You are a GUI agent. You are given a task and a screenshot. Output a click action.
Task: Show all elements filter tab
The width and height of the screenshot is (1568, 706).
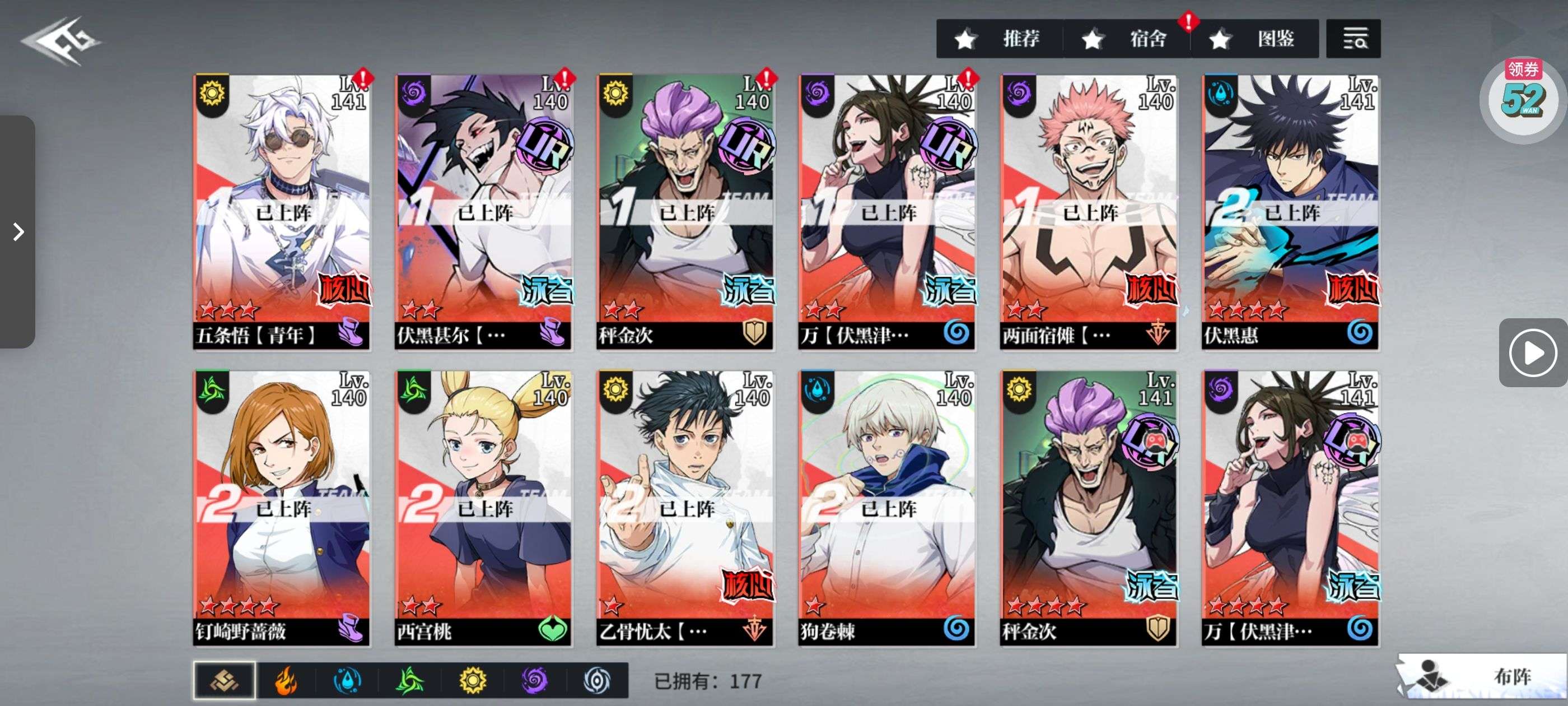click(224, 680)
